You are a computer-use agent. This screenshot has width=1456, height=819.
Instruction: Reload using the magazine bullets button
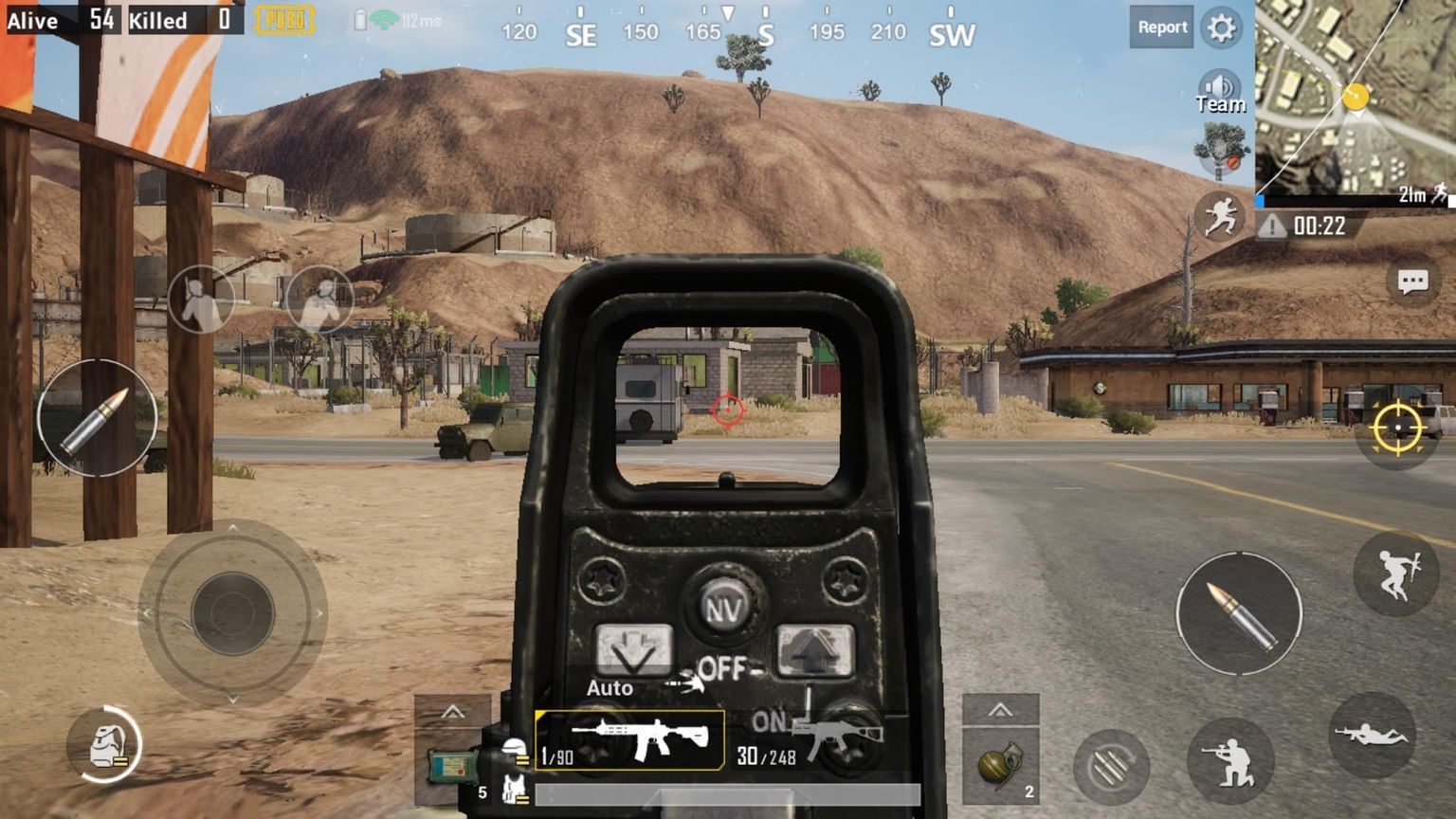coord(1111,766)
